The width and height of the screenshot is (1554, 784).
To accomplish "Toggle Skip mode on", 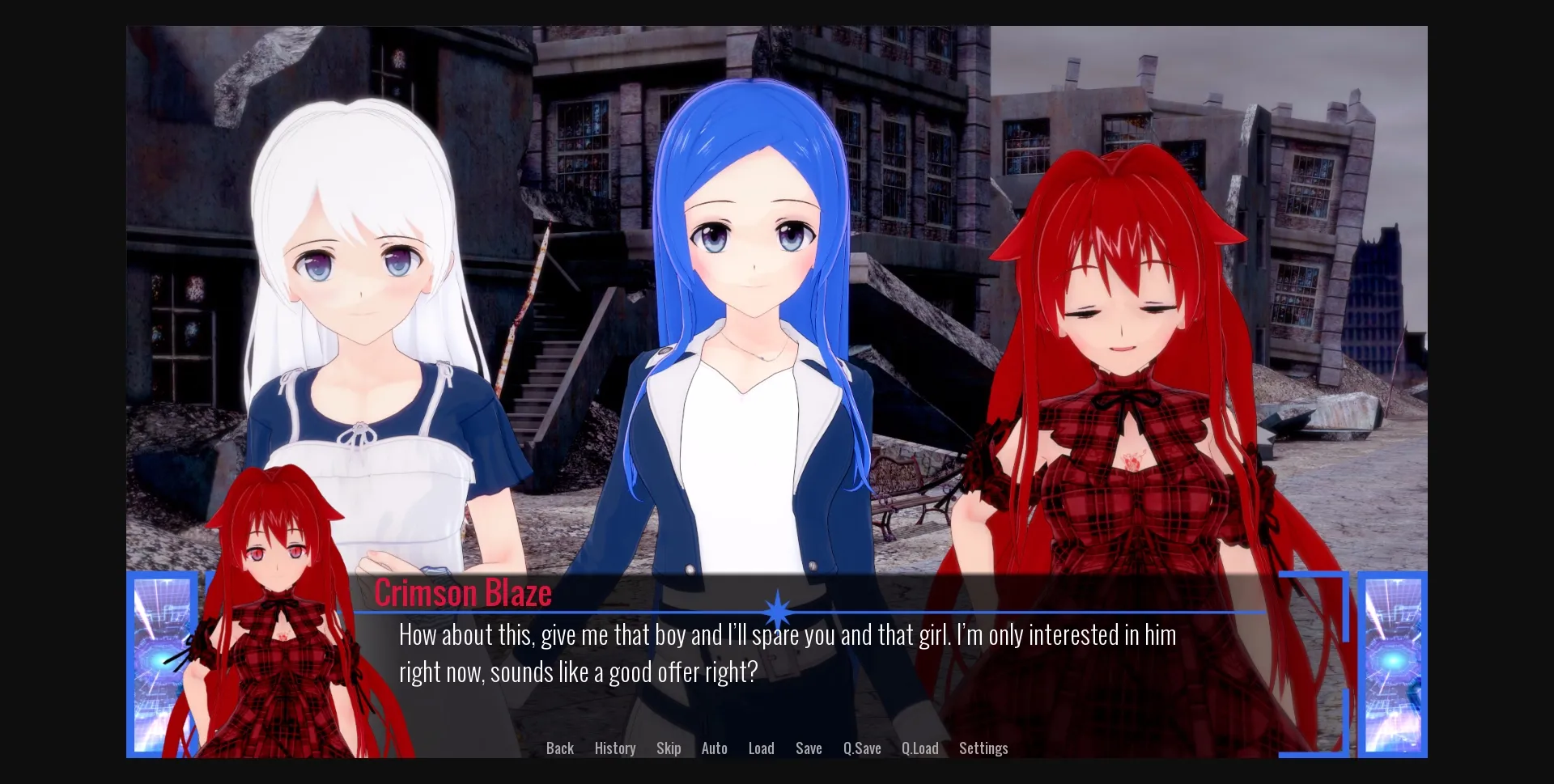I will tap(669, 748).
